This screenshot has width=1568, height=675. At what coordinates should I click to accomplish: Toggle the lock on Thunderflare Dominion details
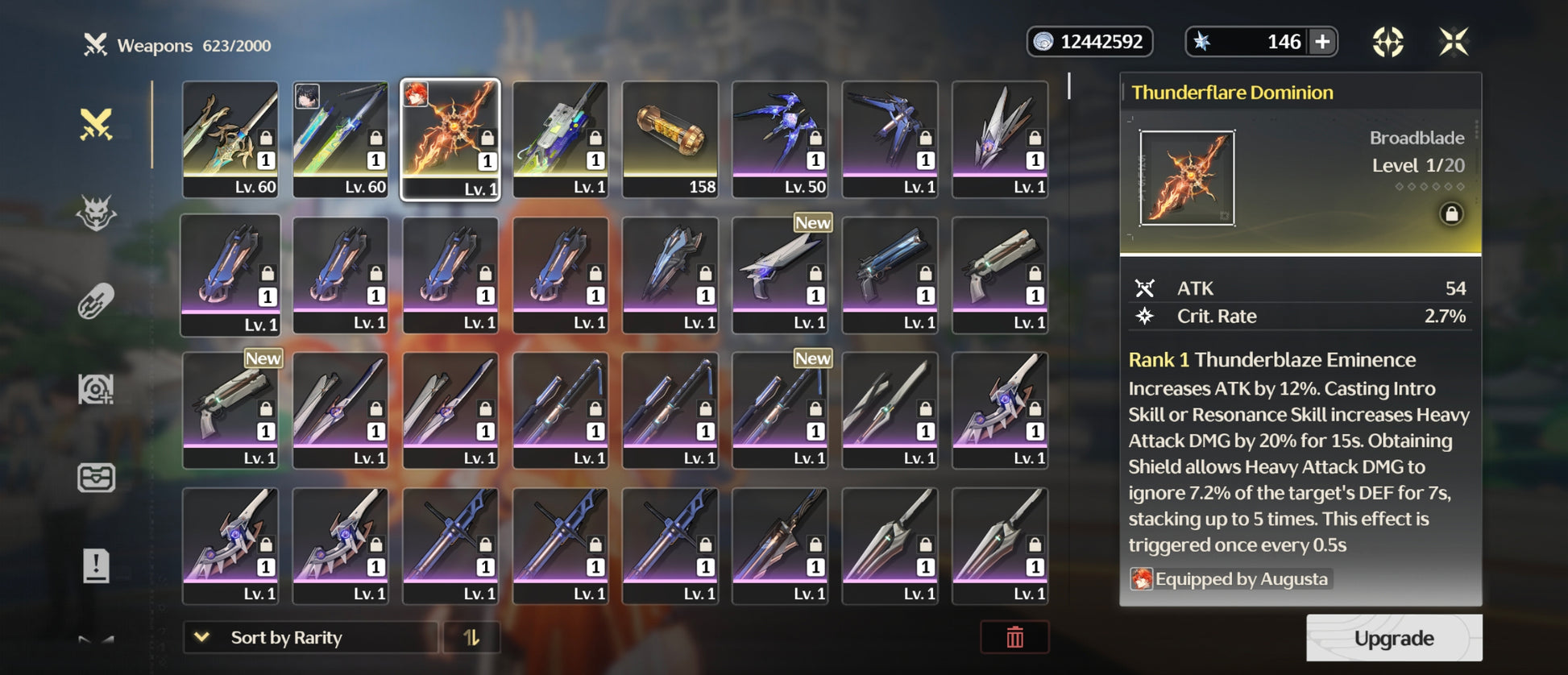[x=1451, y=213]
